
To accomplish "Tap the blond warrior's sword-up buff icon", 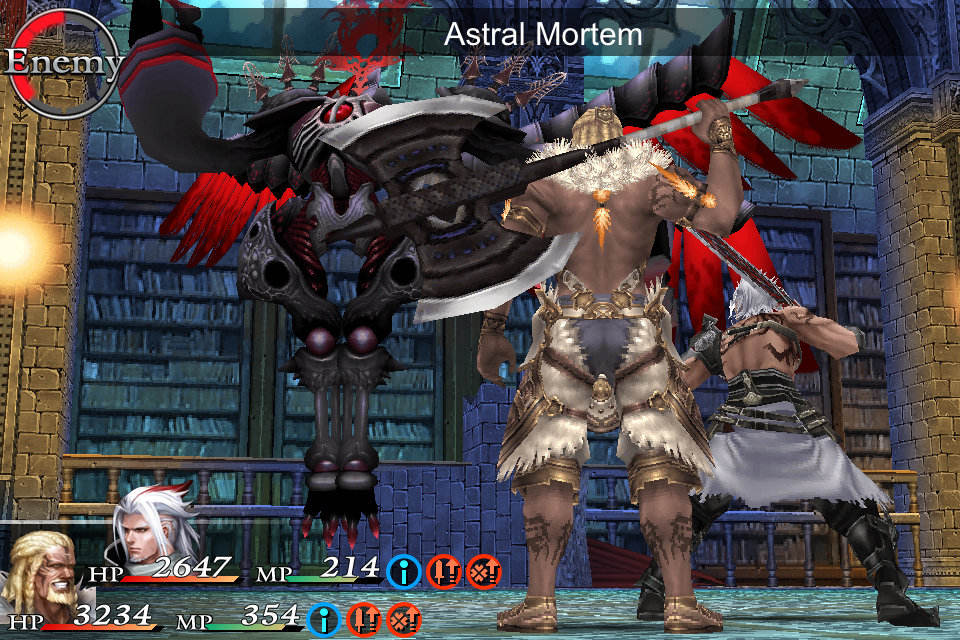I will pyautogui.click(x=364, y=620).
